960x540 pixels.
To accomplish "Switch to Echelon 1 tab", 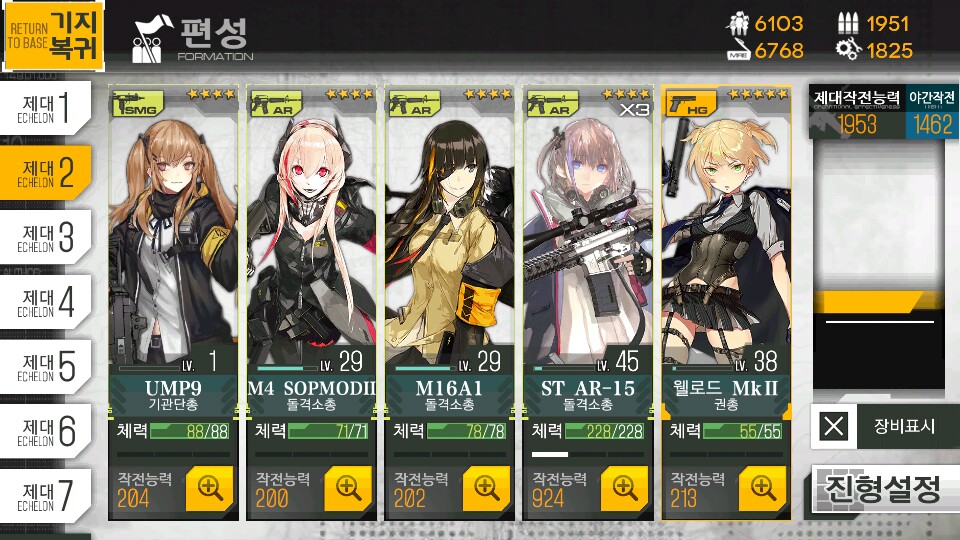I will tap(50, 108).
